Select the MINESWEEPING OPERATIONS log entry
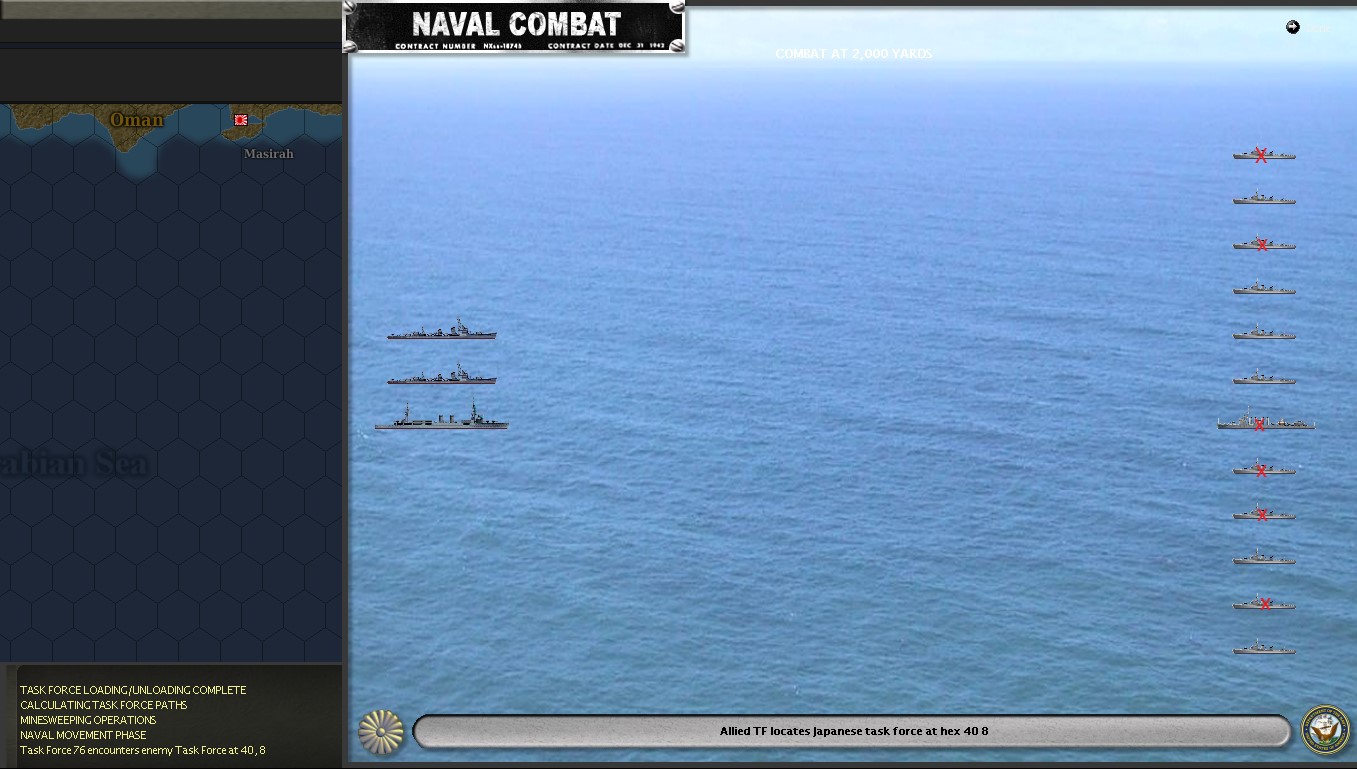Image resolution: width=1357 pixels, height=769 pixels. tap(87, 720)
